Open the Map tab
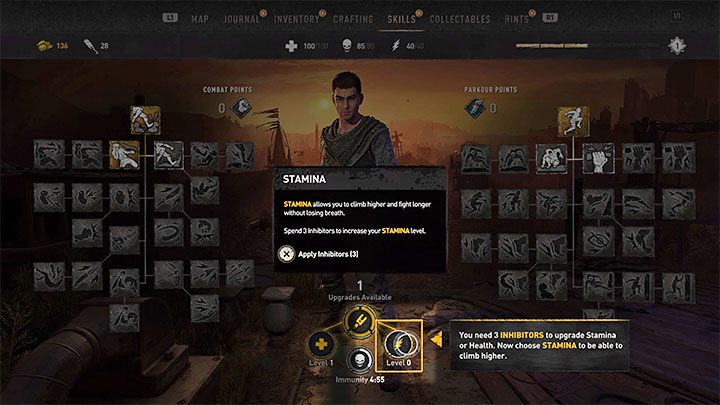 (x=200, y=18)
